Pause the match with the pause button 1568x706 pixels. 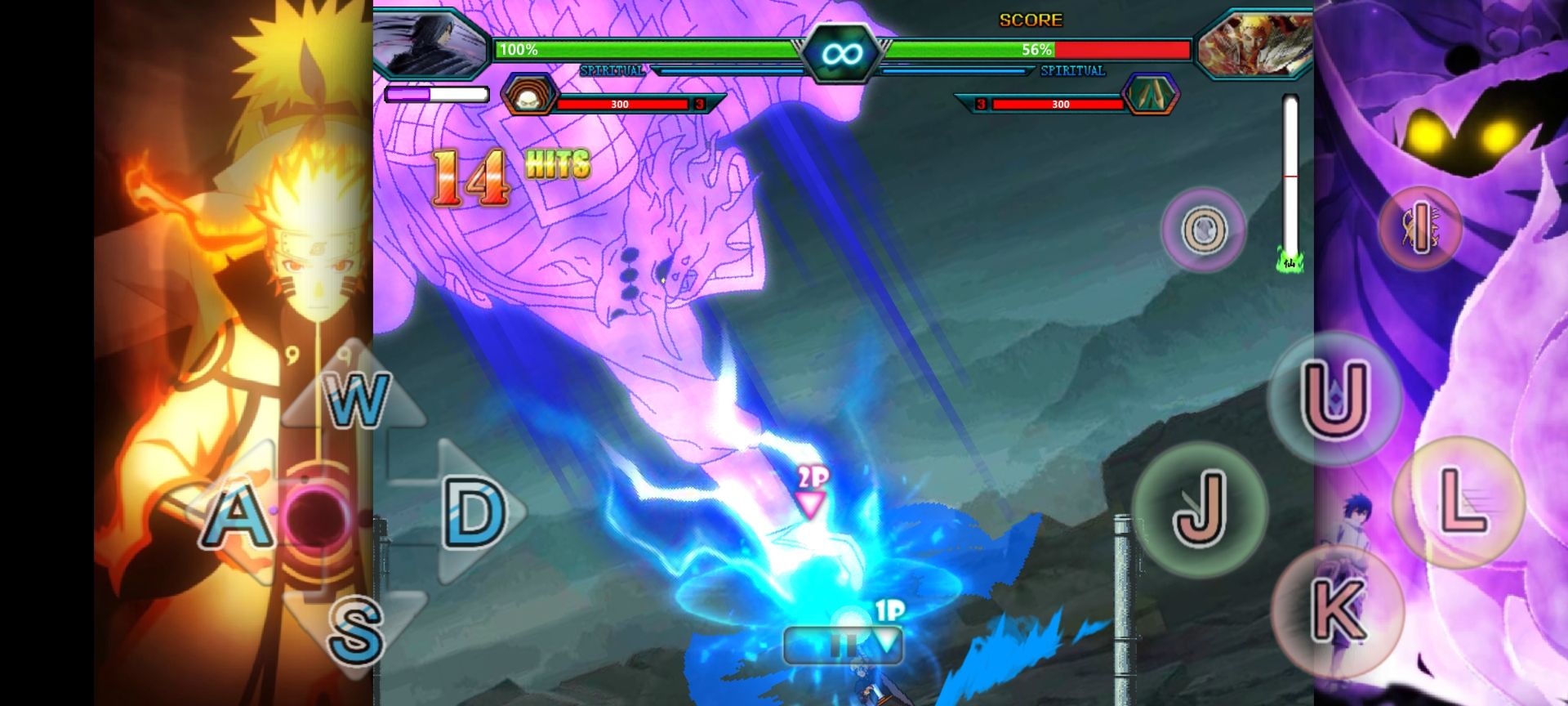coord(841,646)
